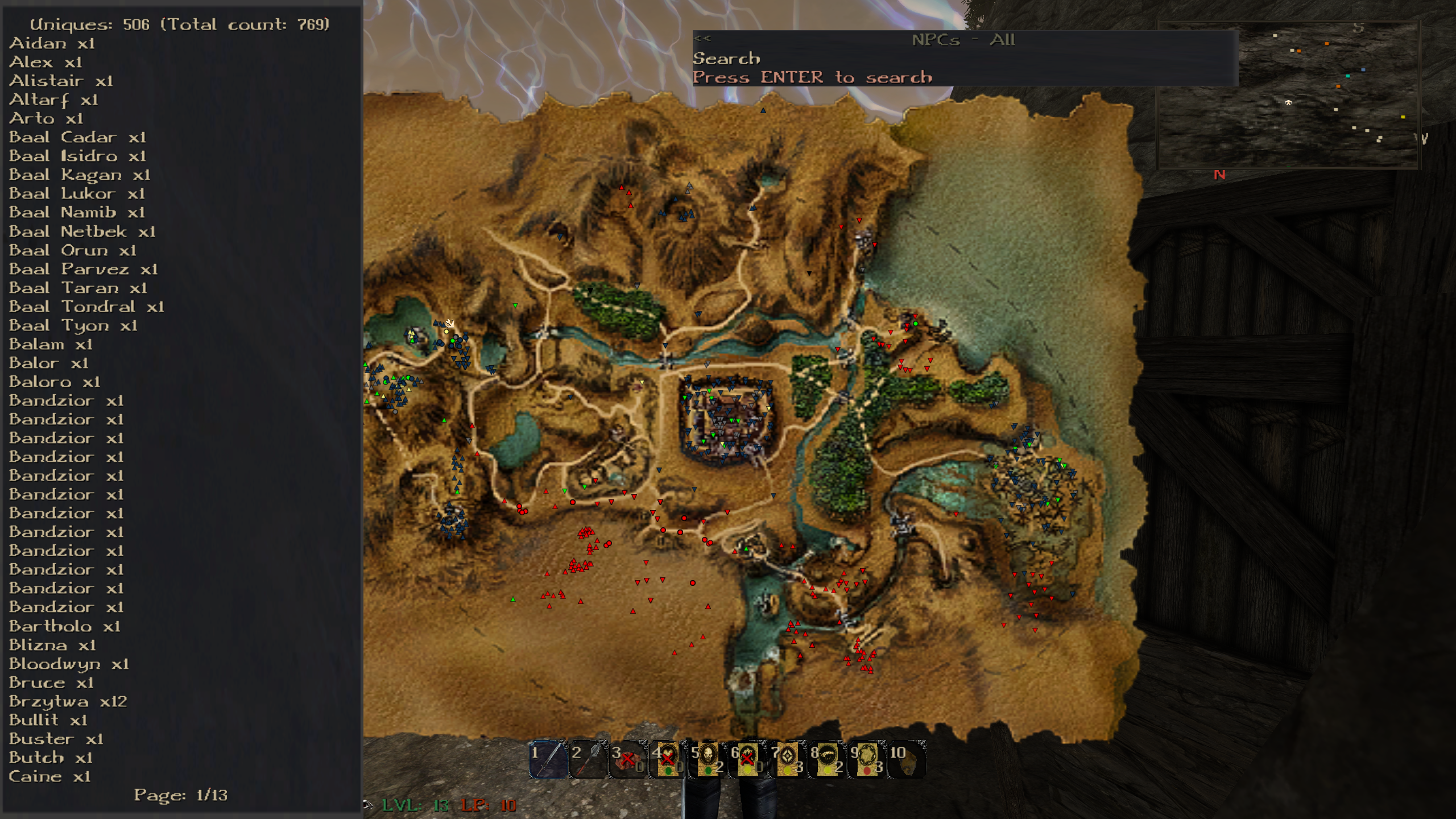This screenshot has width=1456, height=819.
Task: Choose Caine in the NPC list
Action: coord(49,776)
